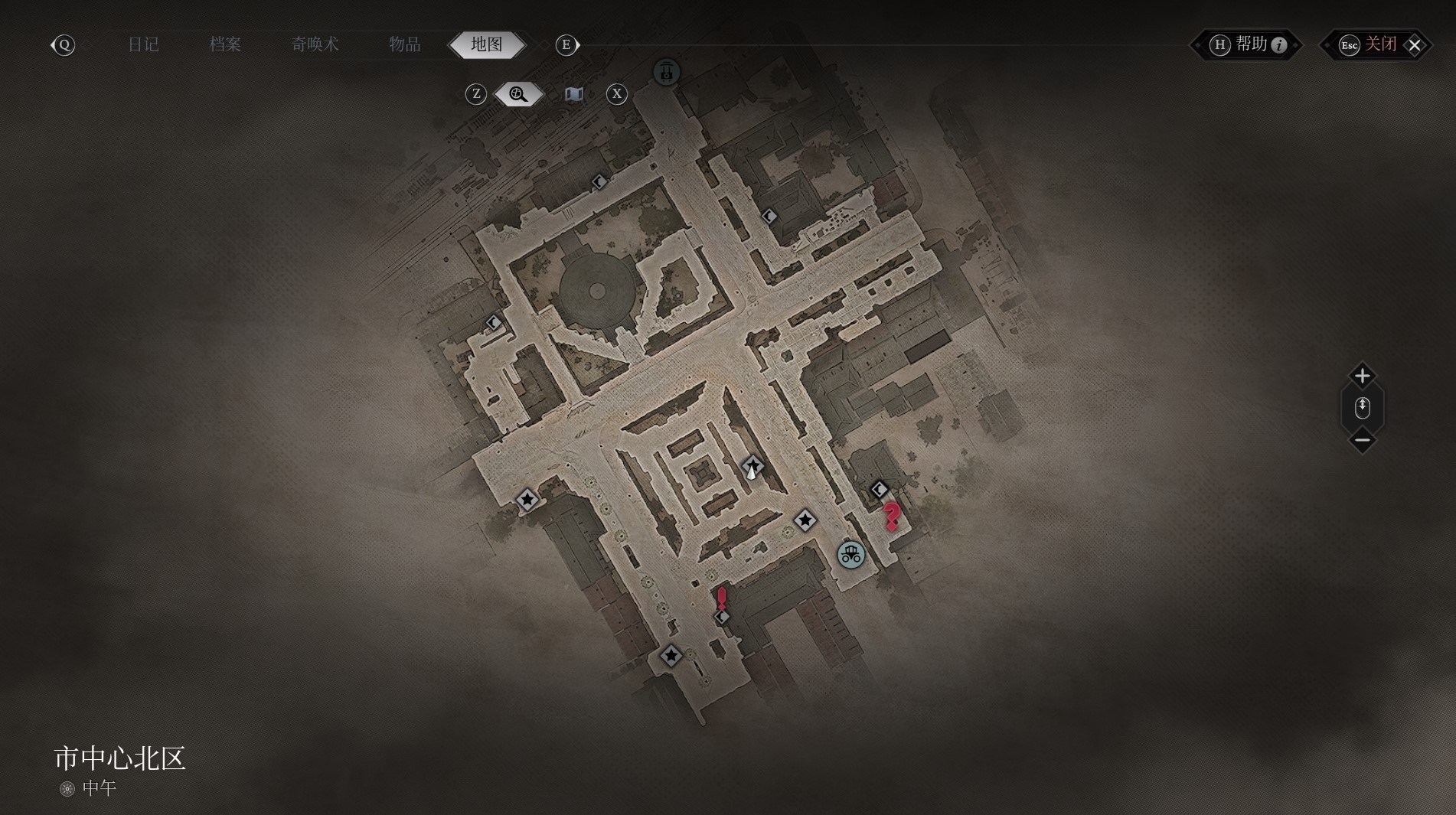Open the 帮助 help panel
This screenshot has height=815, width=1456.
tap(1249, 44)
